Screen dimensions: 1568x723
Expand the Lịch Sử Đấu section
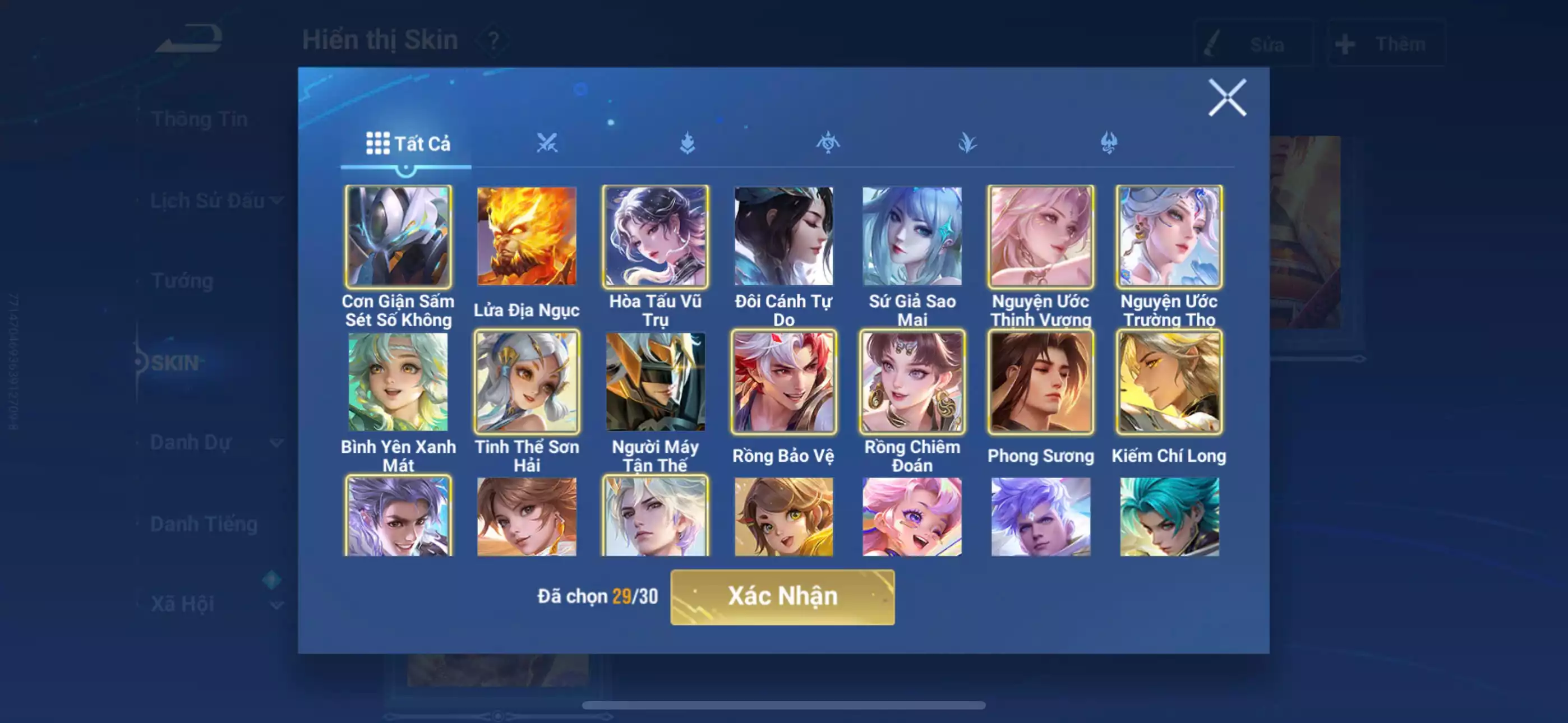coord(277,200)
